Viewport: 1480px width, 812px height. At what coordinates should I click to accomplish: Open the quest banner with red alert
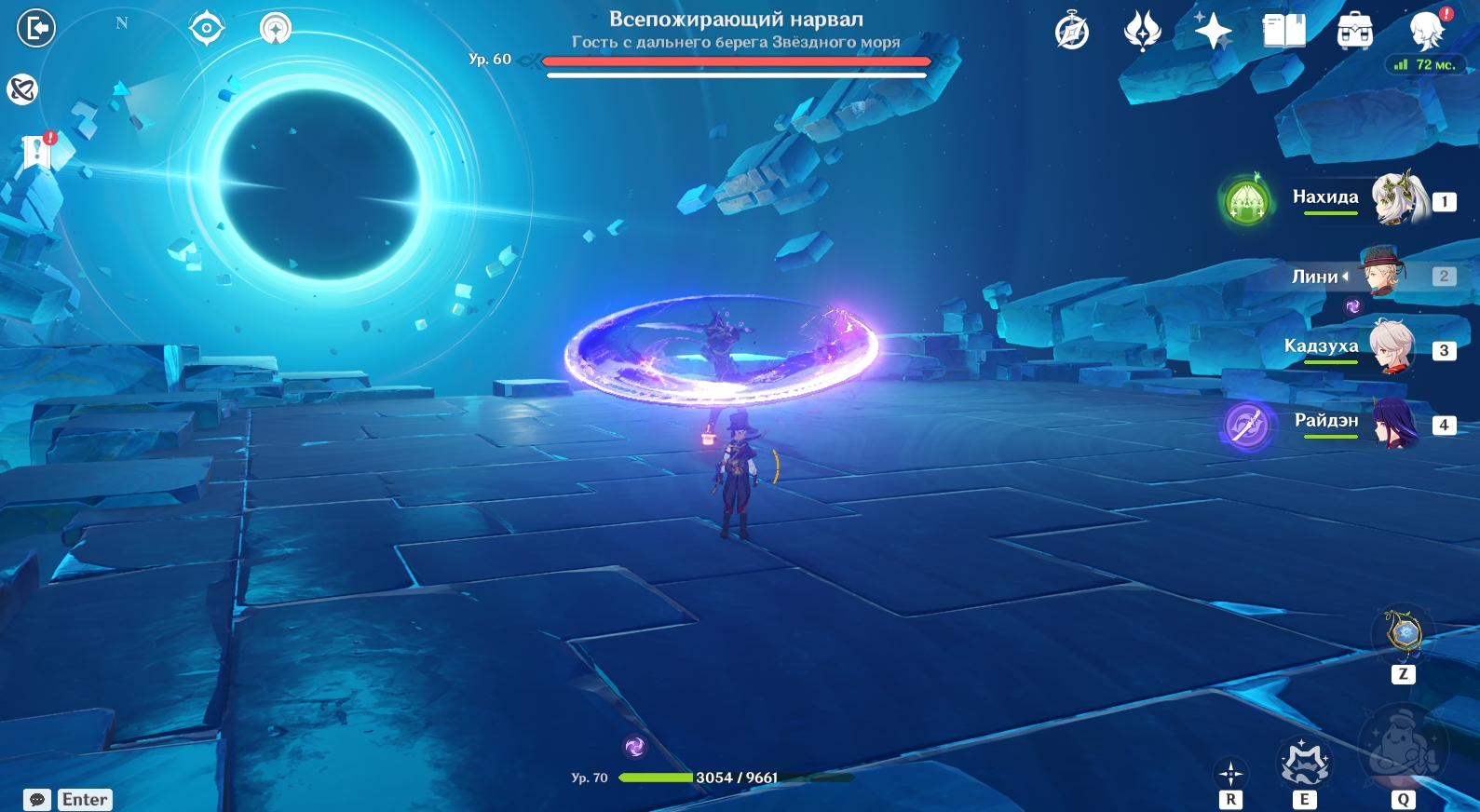[37, 149]
